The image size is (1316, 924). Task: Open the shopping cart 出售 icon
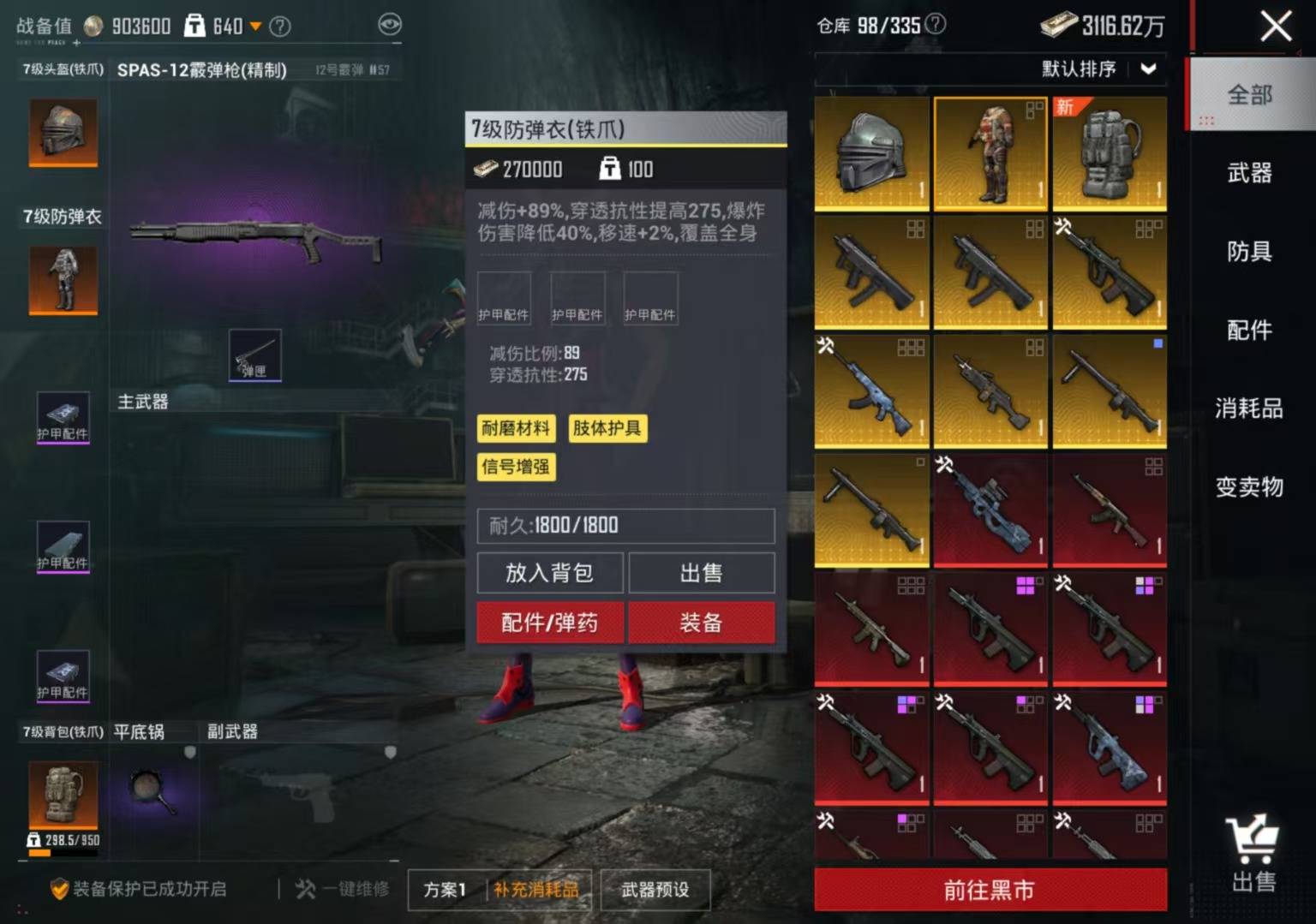point(1253,853)
